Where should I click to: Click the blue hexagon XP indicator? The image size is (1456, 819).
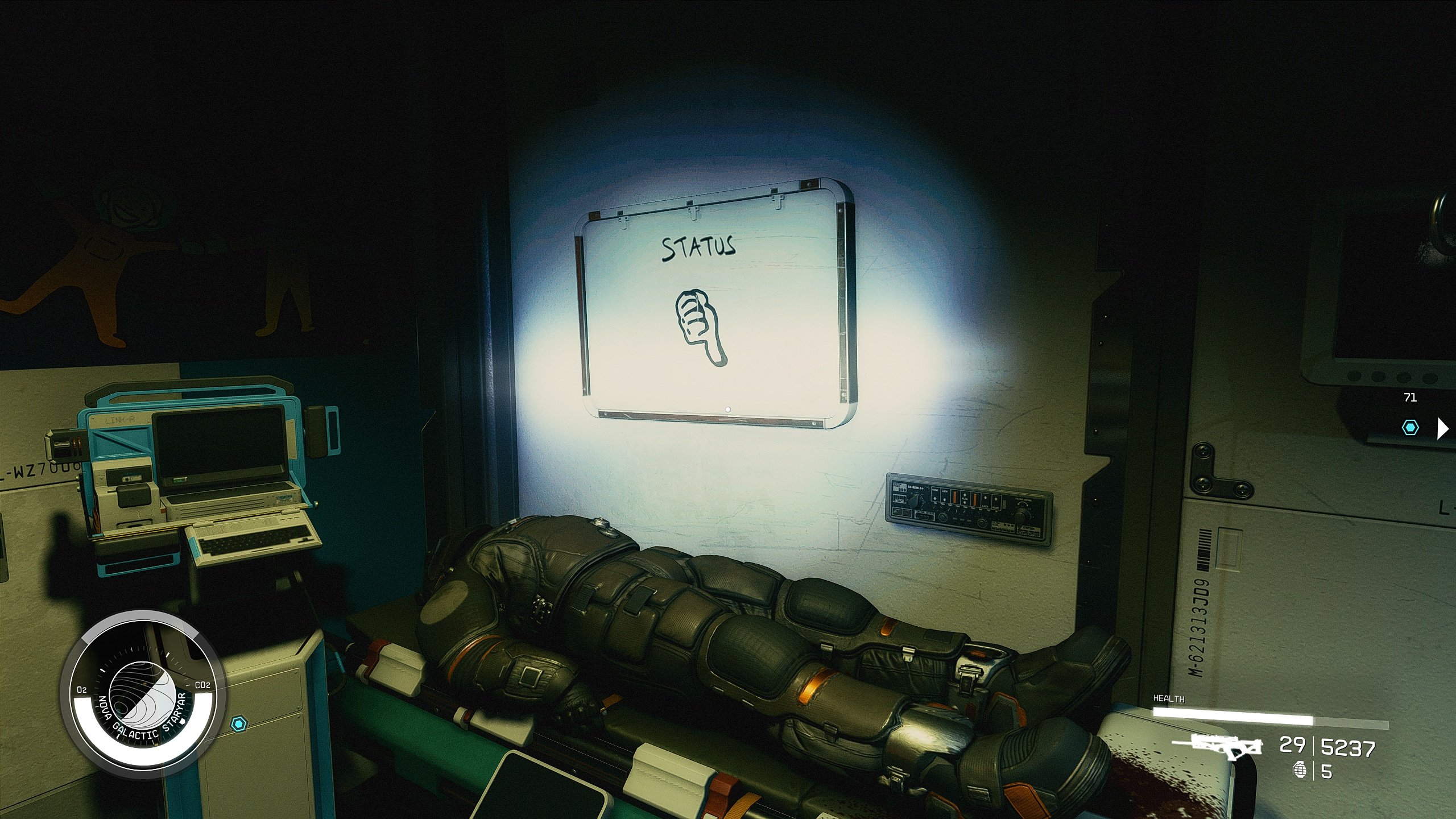[1409, 428]
